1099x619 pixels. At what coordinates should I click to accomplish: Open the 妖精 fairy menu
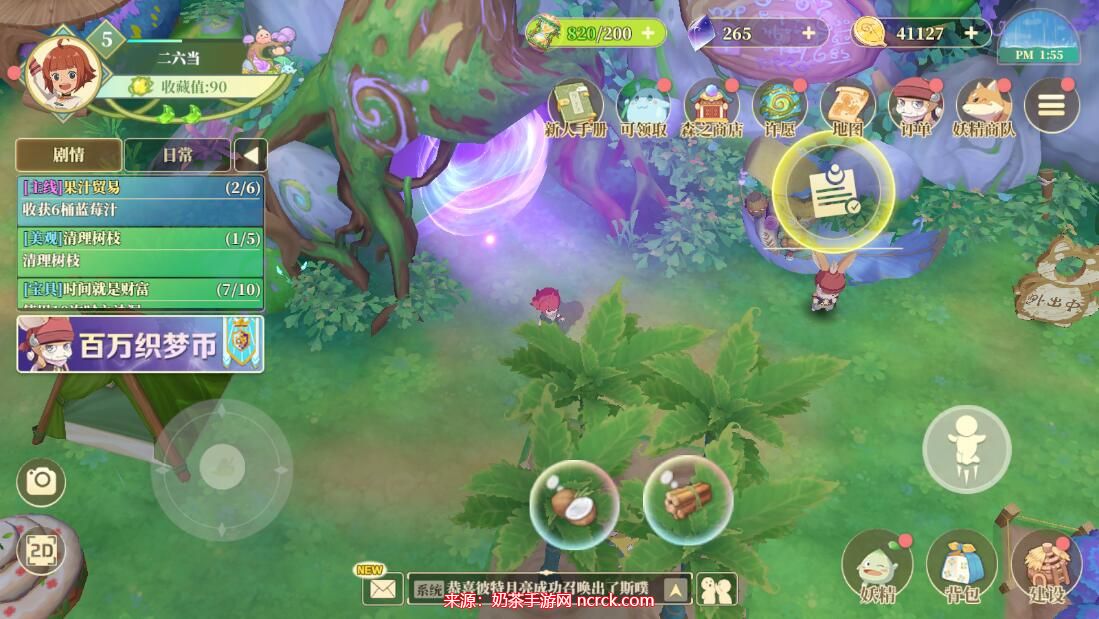(877, 566)
